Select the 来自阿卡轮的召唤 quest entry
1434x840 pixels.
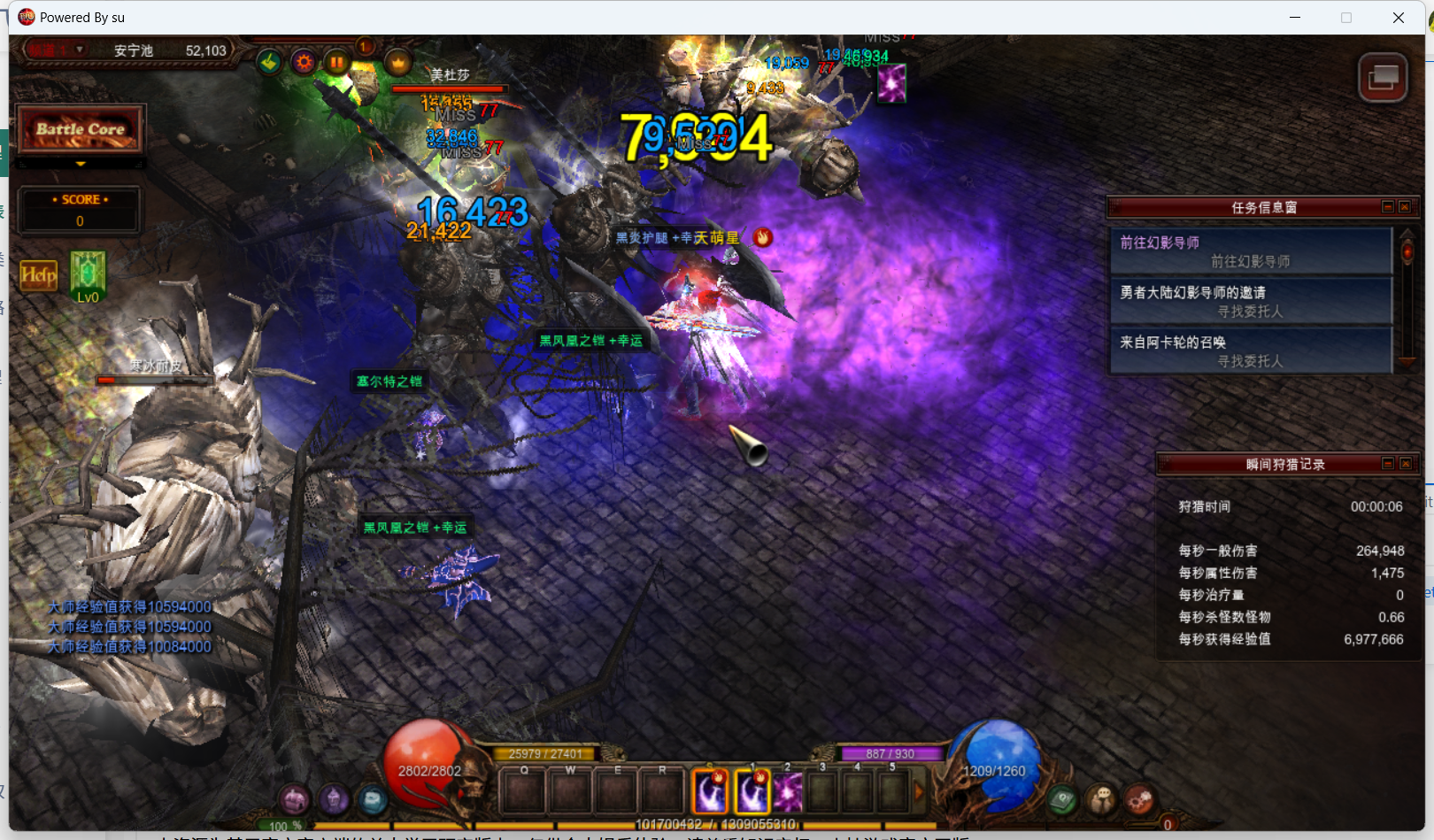click(1250, 351)
